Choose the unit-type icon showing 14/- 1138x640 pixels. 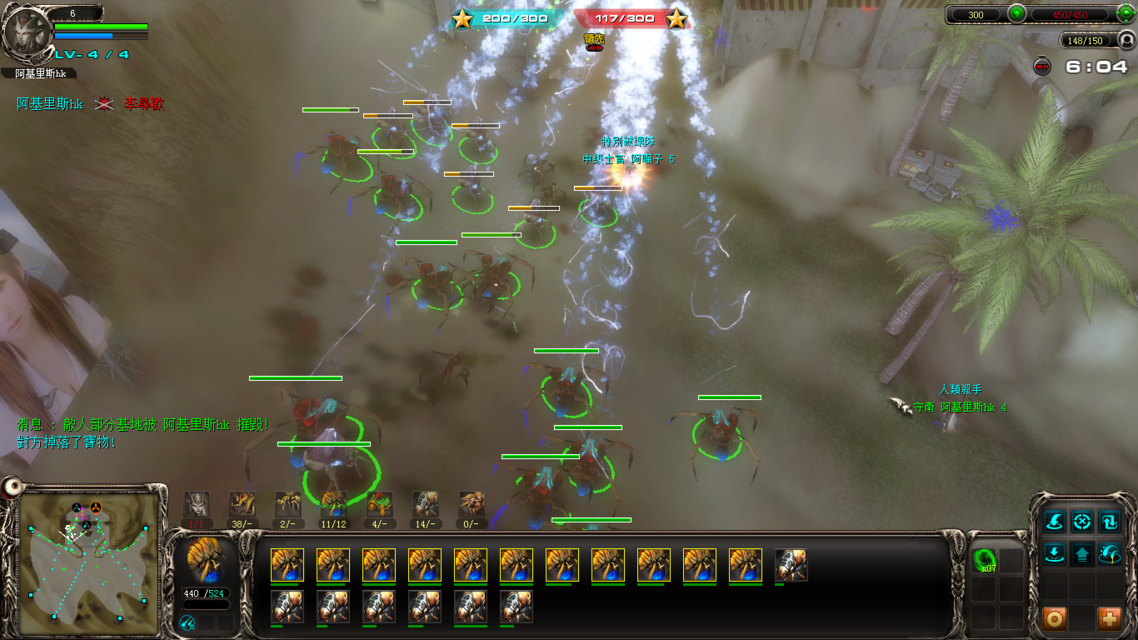pyautogui.click(x=426, y=503)
